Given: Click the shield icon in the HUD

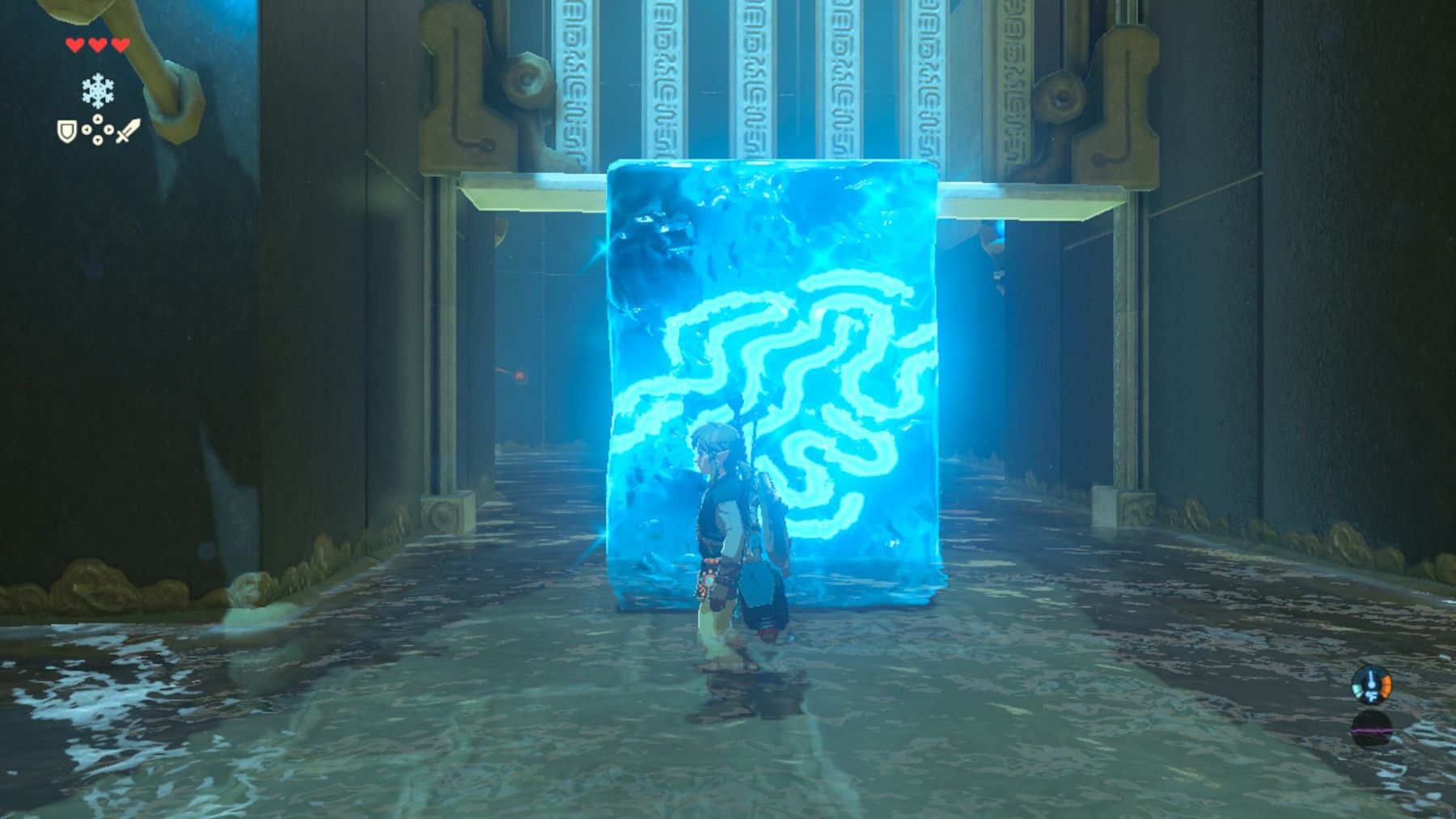Looking at the screenshot, I should point(67,133).
